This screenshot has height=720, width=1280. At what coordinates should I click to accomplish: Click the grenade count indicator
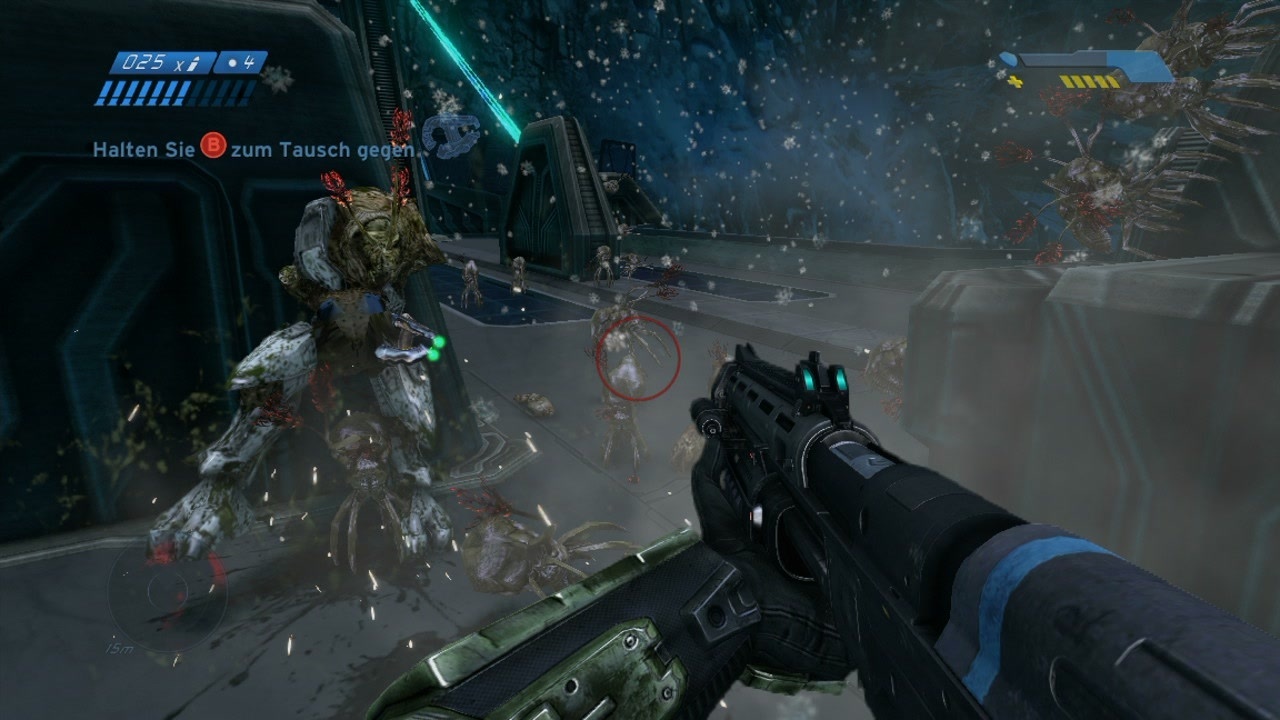click(240, 62)
